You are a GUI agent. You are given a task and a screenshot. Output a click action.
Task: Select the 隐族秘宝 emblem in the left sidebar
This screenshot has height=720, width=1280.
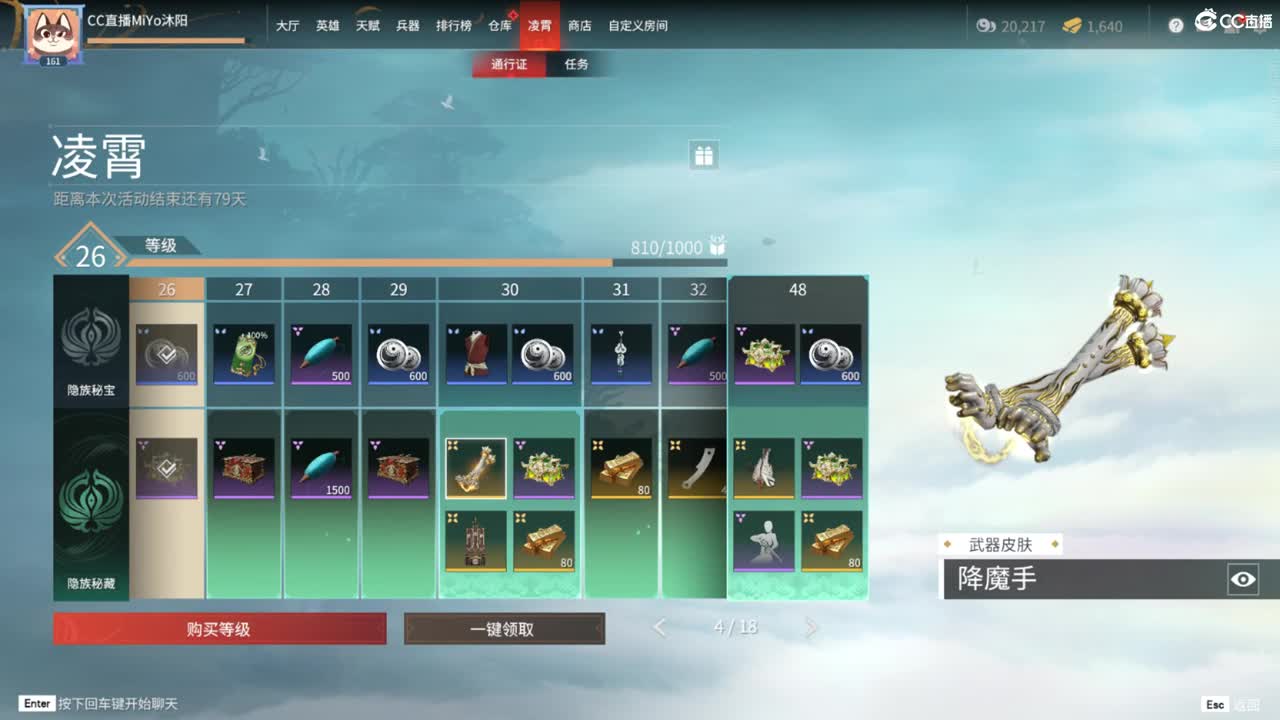(x=88, y=340)
